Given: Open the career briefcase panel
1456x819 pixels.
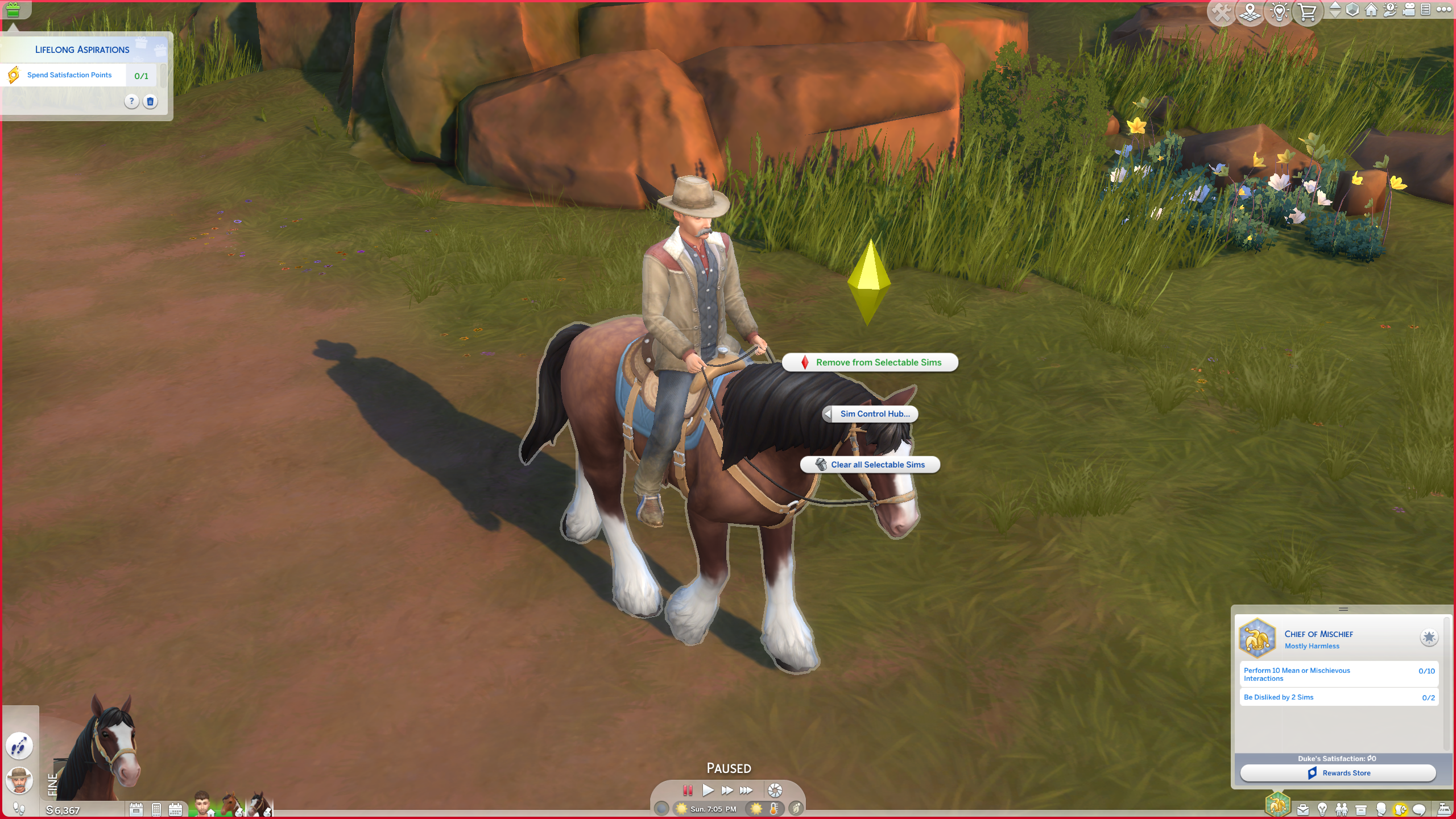Looking at the screenshot, I should click(x=1303, y=809).
